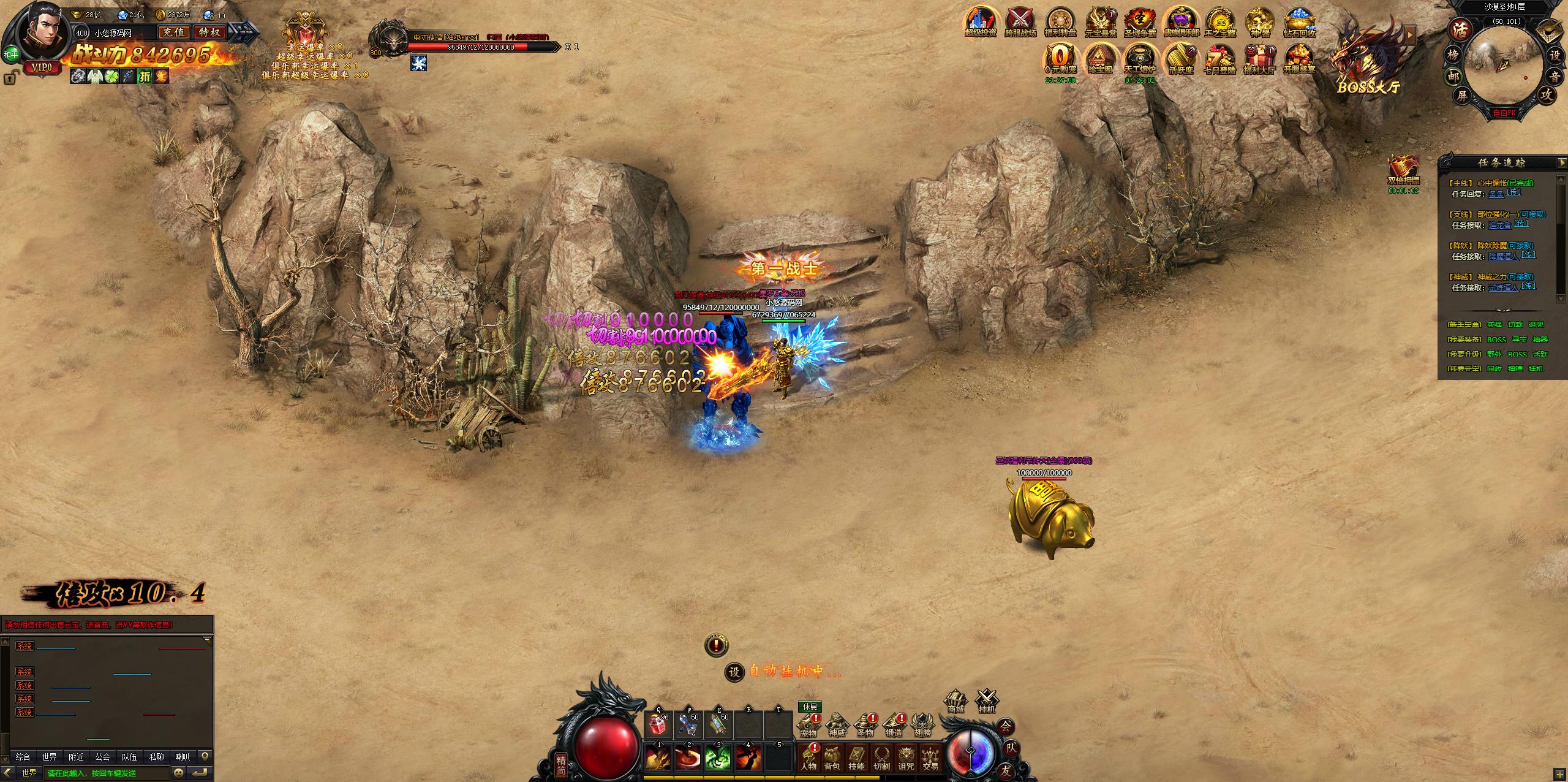Open the 特权 privileges button

point(209,32)
